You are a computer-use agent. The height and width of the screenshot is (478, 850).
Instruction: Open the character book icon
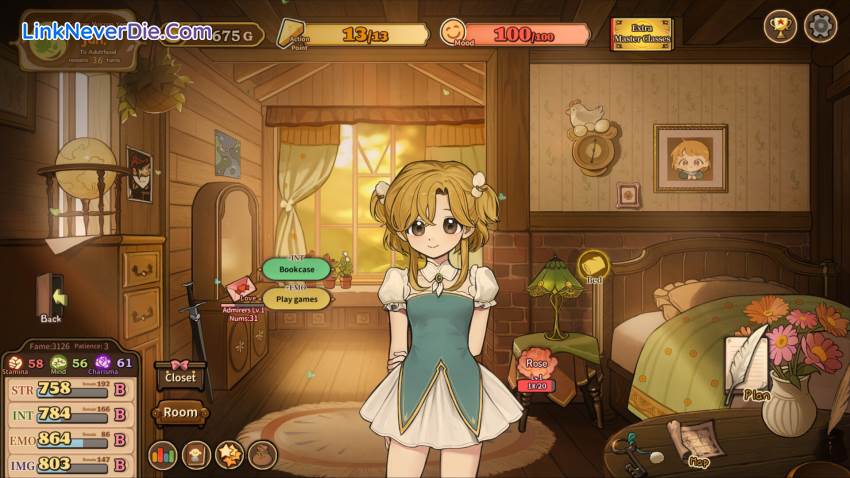196,455
